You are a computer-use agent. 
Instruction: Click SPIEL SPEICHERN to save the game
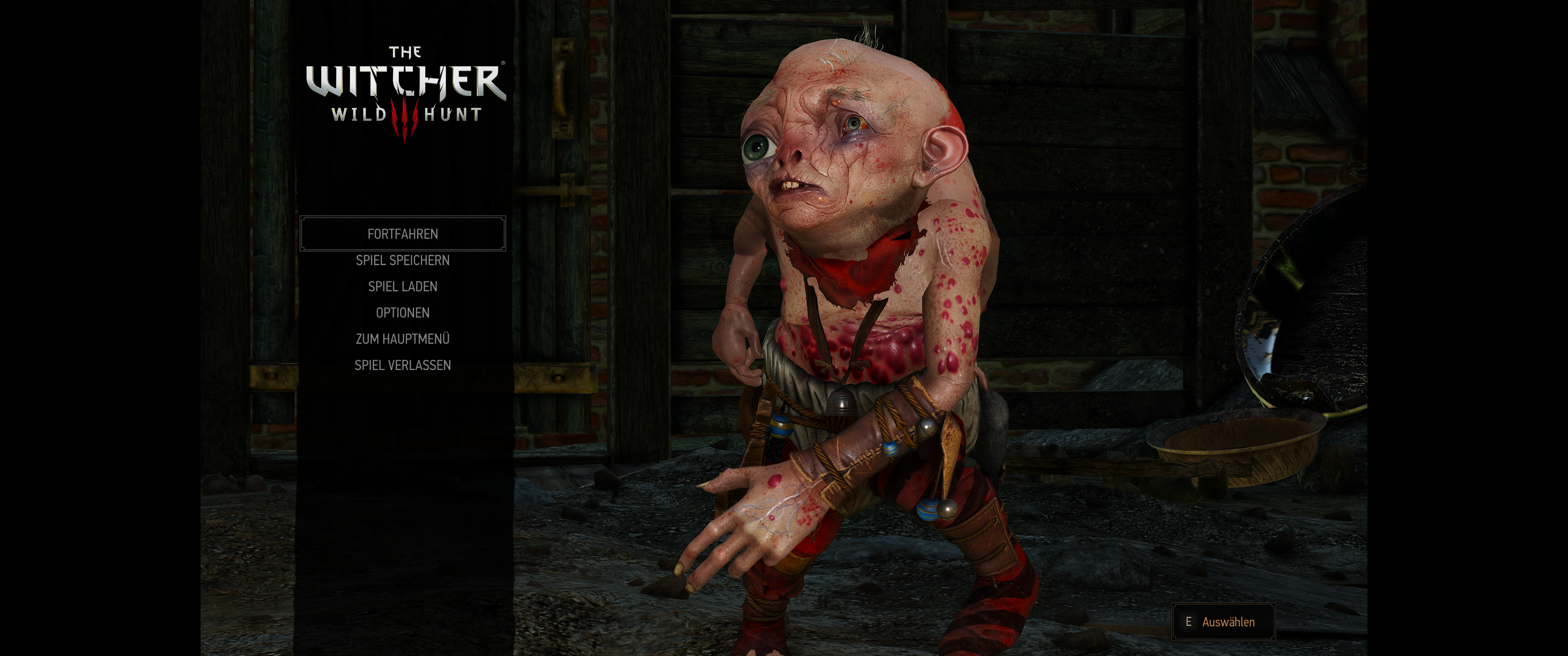[403, 260]
